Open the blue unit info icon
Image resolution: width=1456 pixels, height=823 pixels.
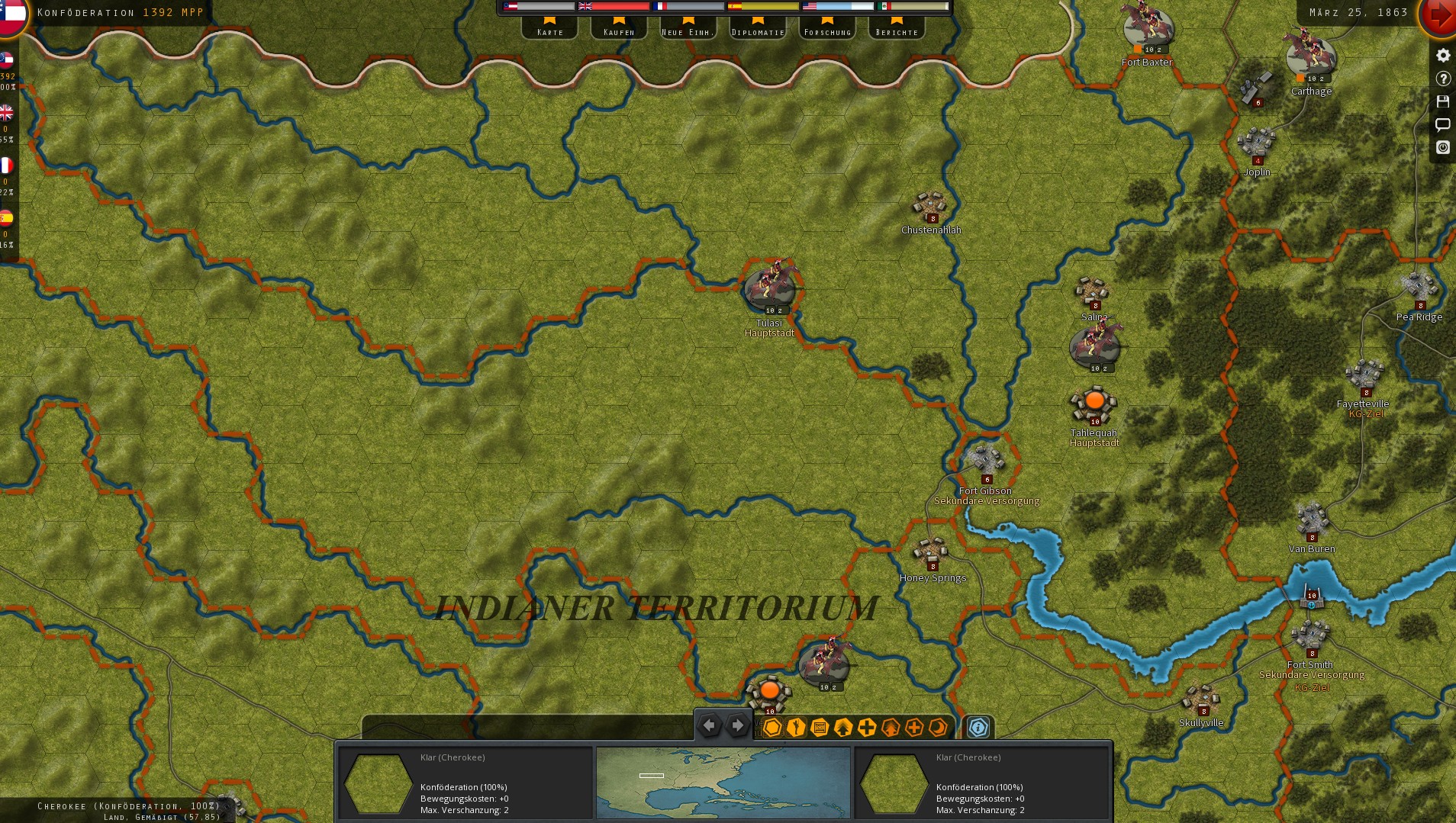[979, 728]
